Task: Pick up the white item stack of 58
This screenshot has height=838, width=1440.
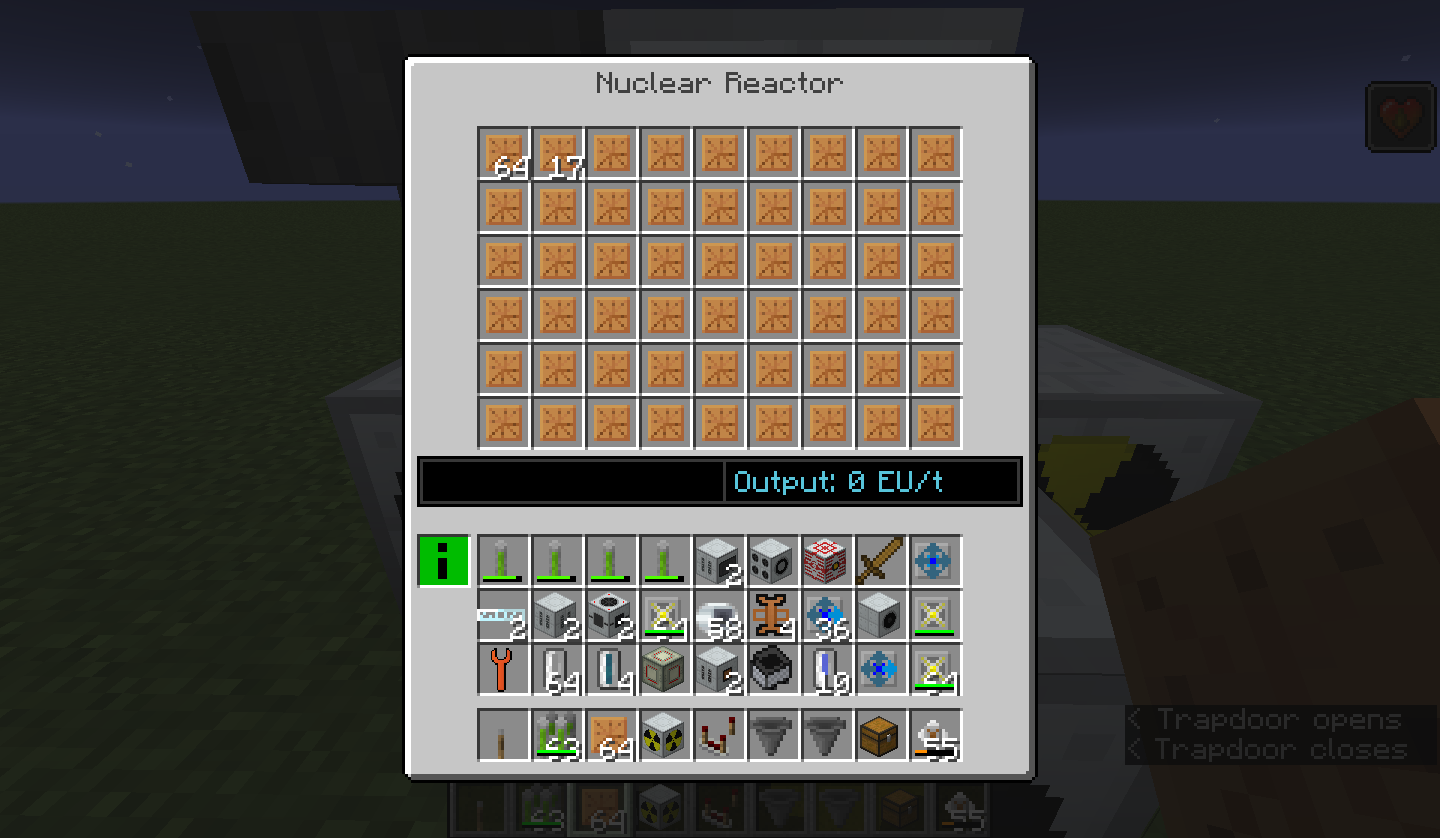Action: click(x=719, y=614)
